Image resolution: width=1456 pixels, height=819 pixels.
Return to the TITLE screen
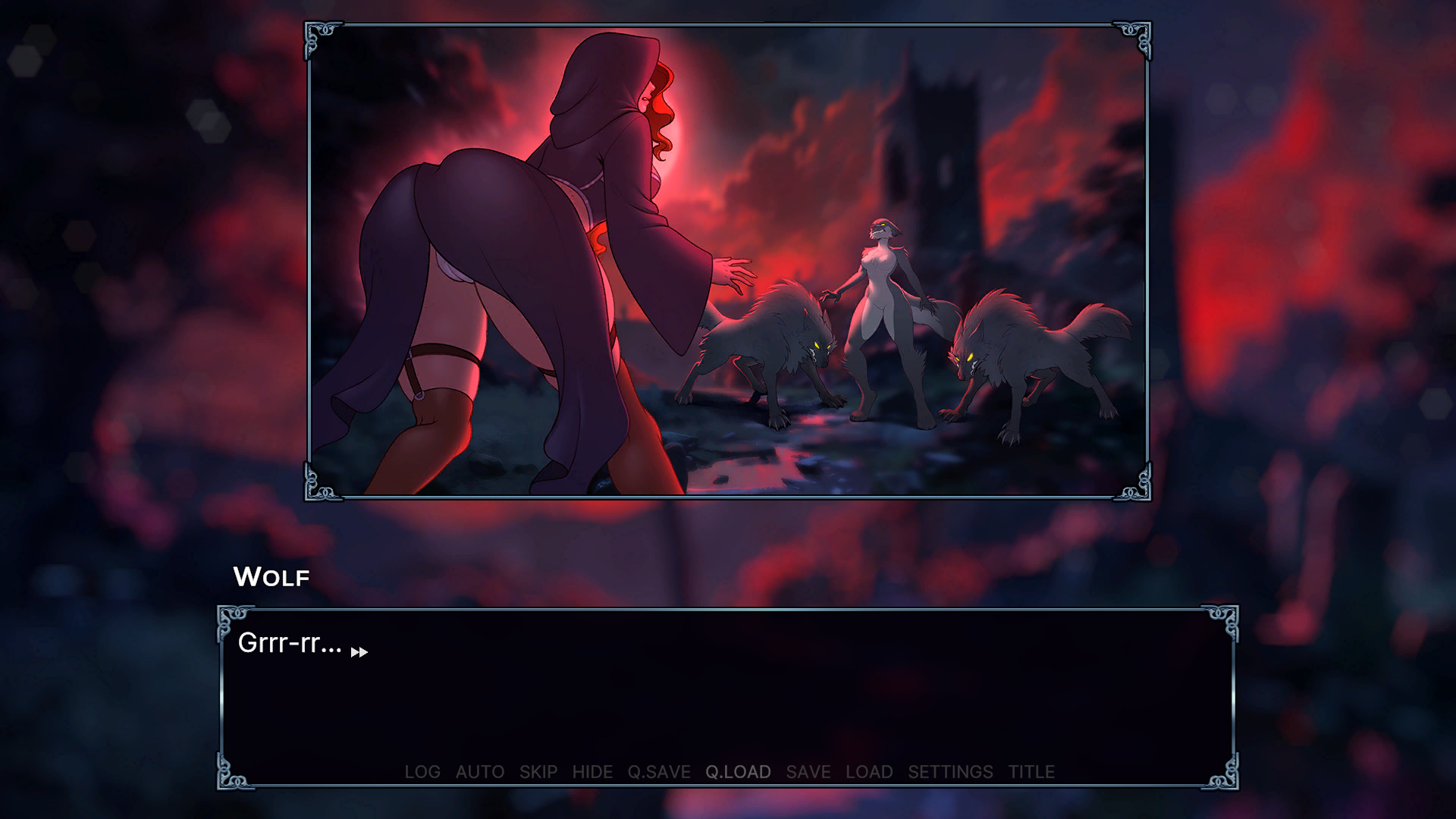click(x=1031, y=772)
